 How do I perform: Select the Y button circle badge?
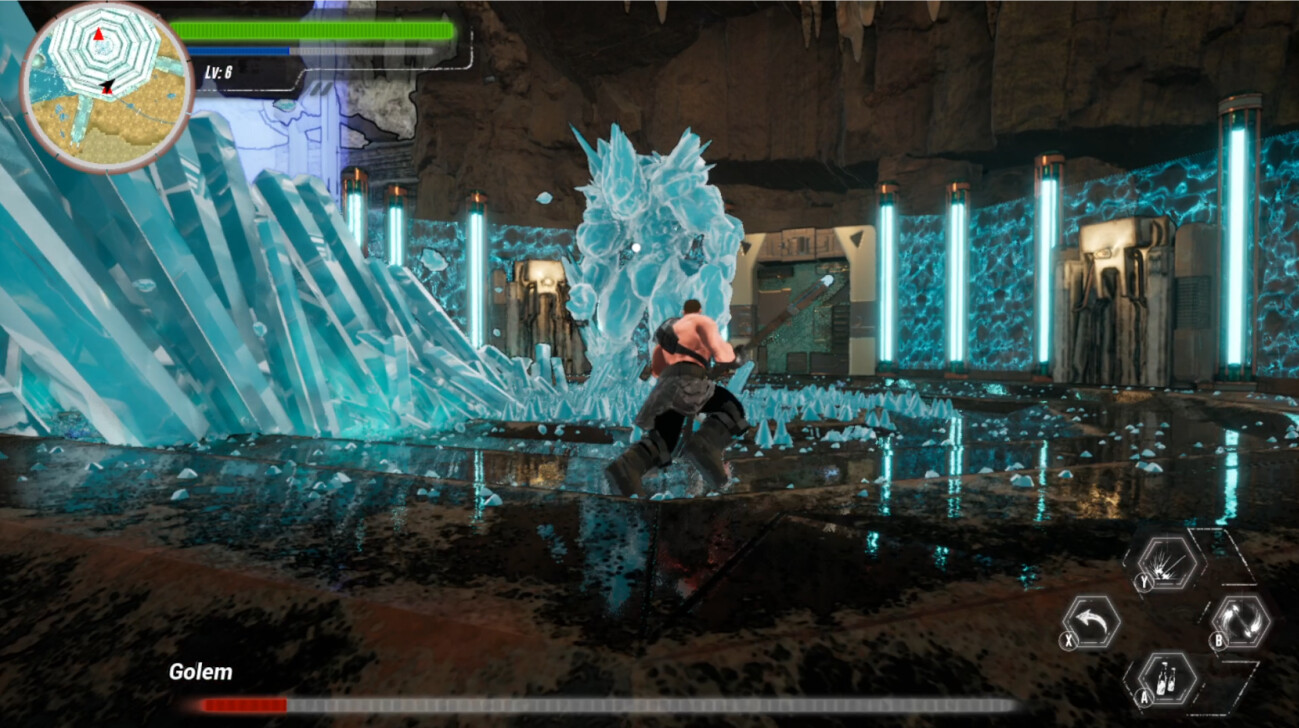[1144, 580]
